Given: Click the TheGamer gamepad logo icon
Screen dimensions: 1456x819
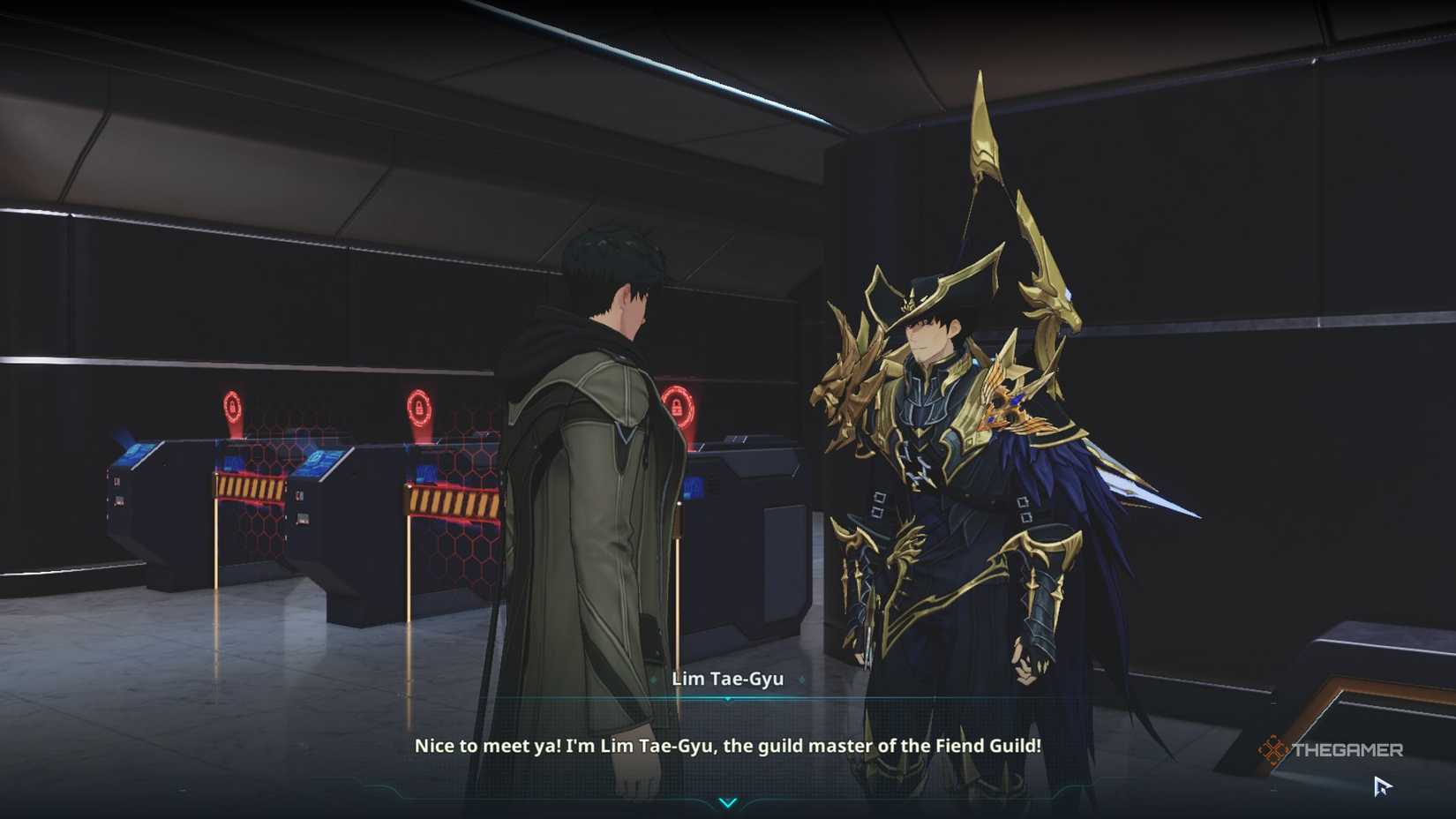Looking at the screenshot, I should 1273,748.
